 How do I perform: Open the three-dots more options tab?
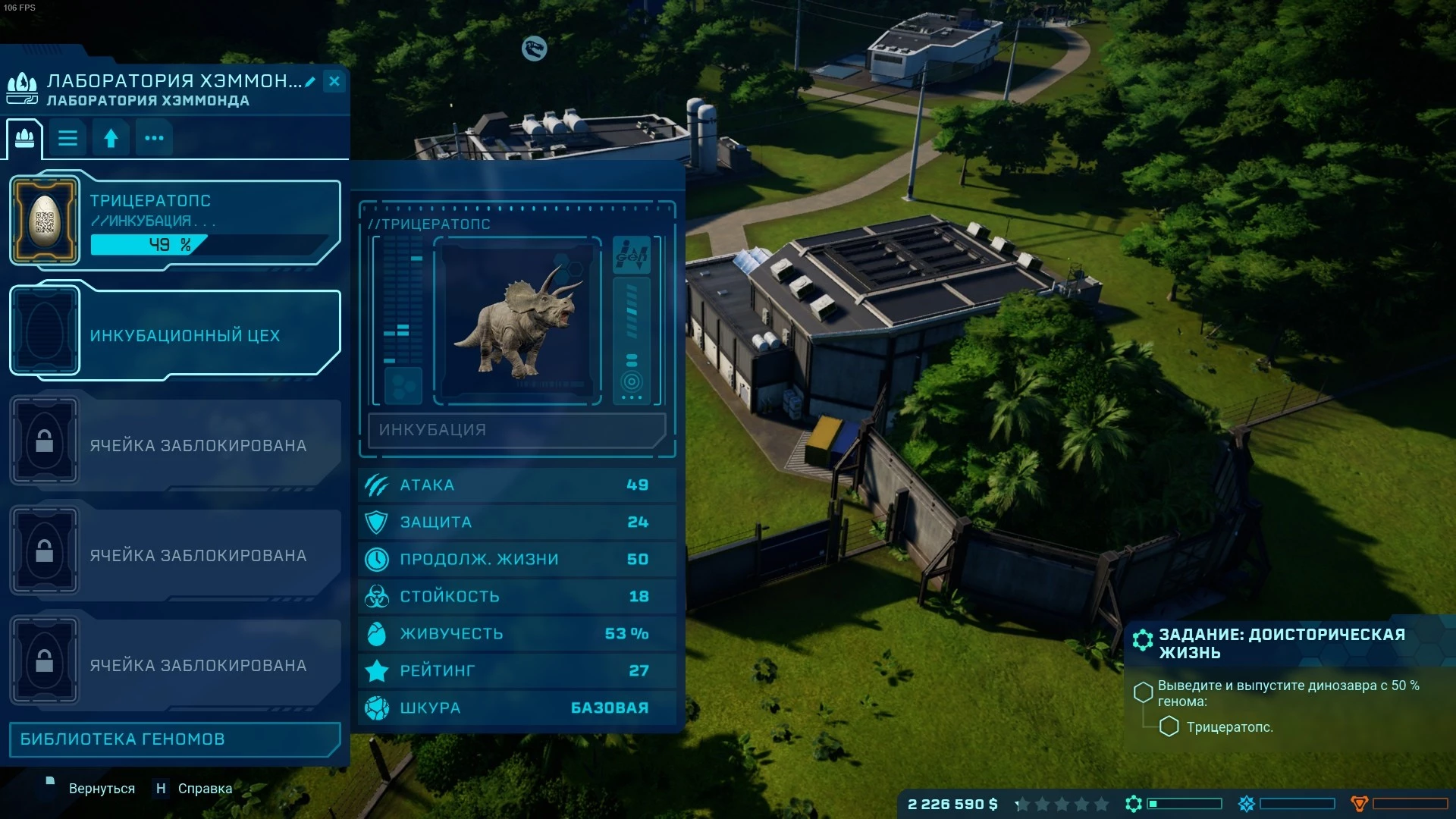[x=154, y=139]
